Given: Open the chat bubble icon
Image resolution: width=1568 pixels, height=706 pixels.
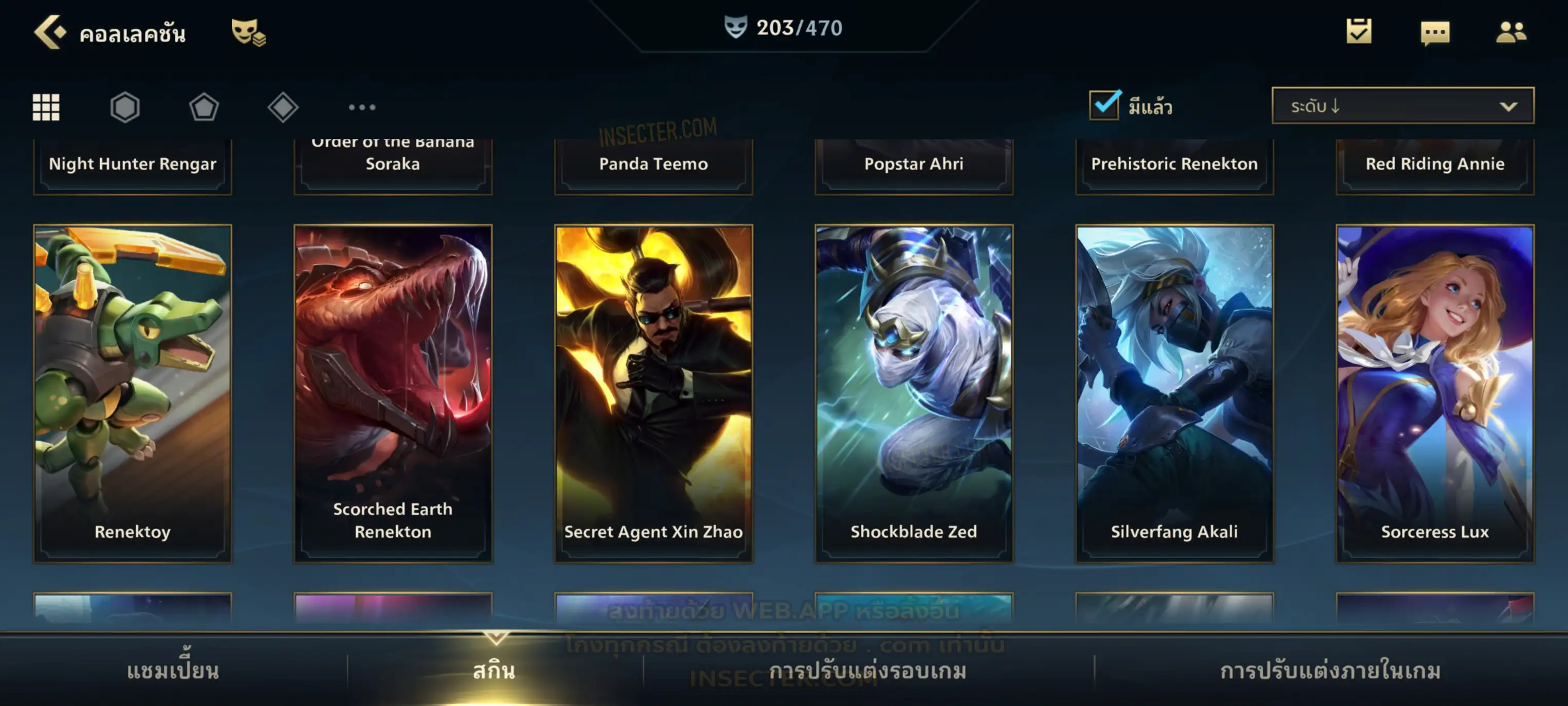Looking at the screenshot, I should click(1435, 32).
